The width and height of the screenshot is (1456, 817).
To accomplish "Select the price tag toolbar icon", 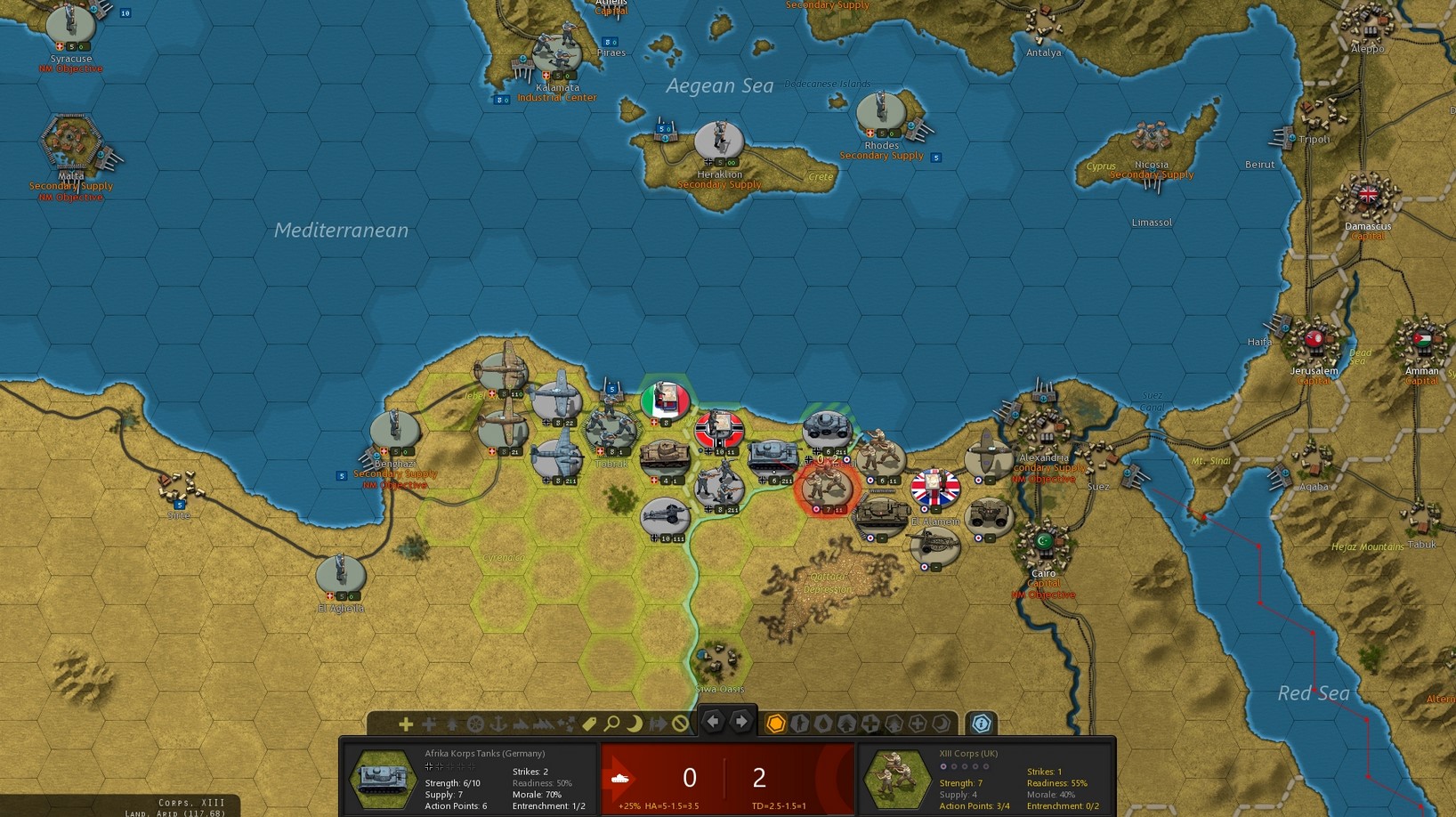I will pos(589,724).
